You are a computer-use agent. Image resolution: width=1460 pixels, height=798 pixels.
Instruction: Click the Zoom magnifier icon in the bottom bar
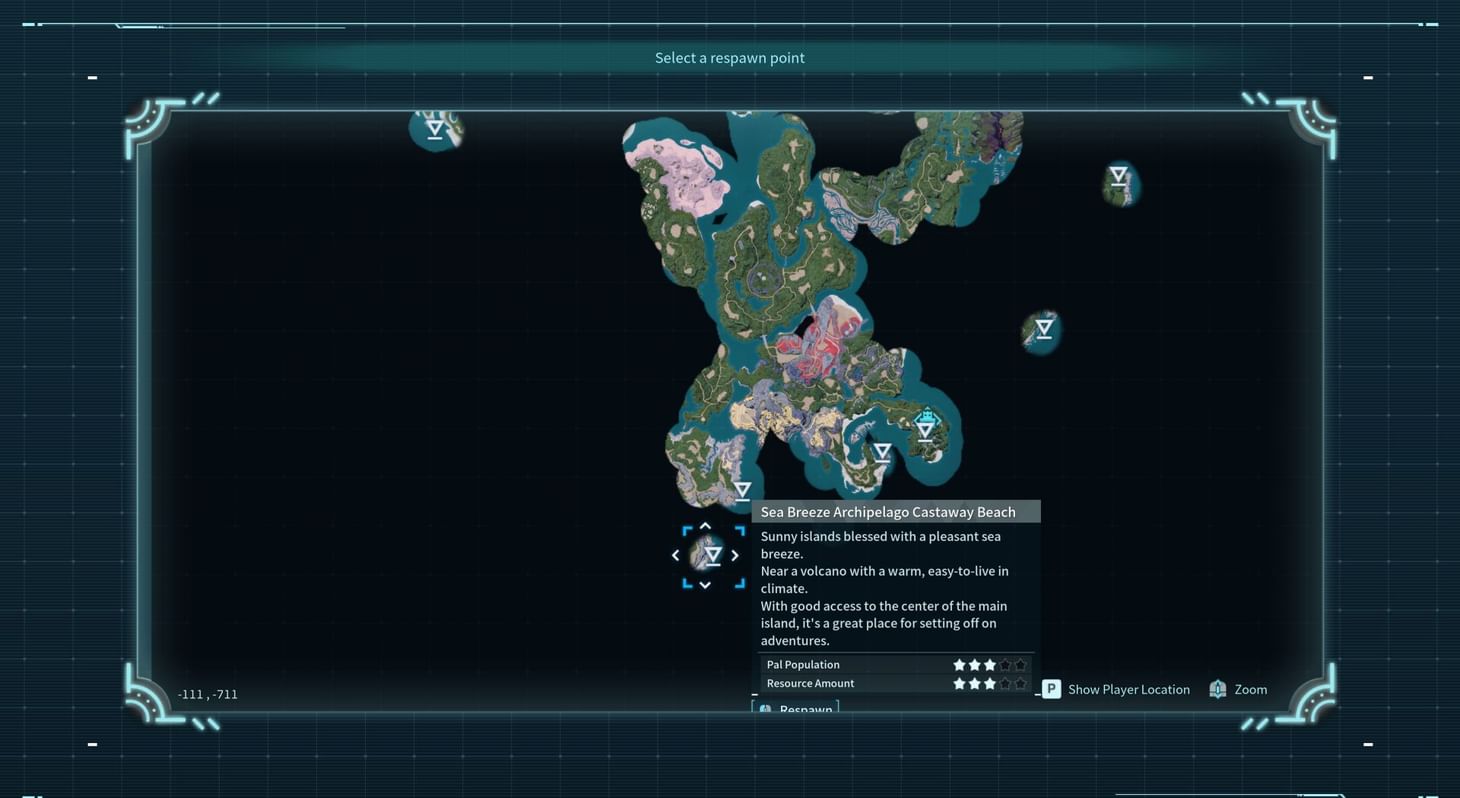[x=1217, y=689]
